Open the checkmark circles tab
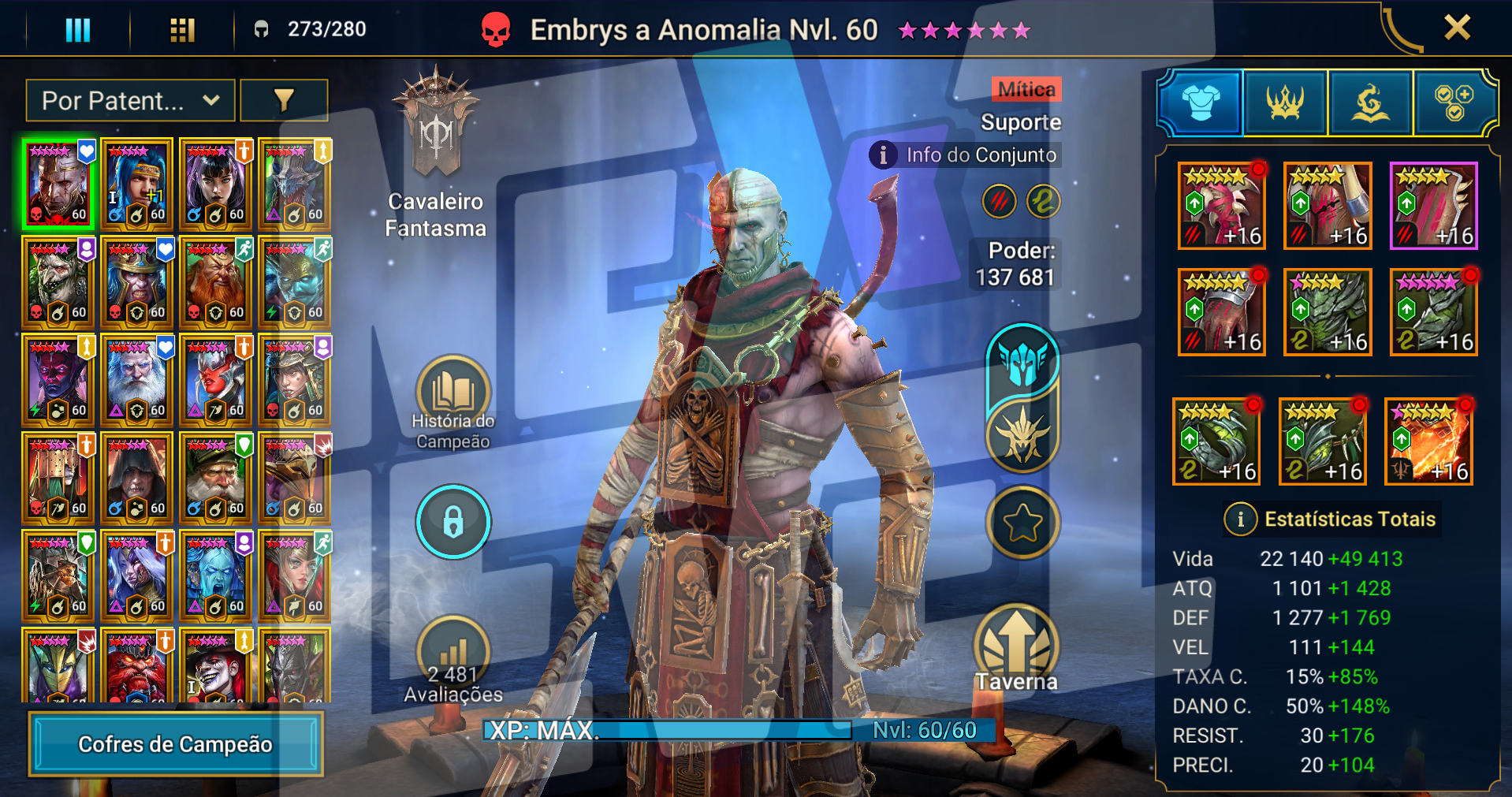 [1454, 102]
